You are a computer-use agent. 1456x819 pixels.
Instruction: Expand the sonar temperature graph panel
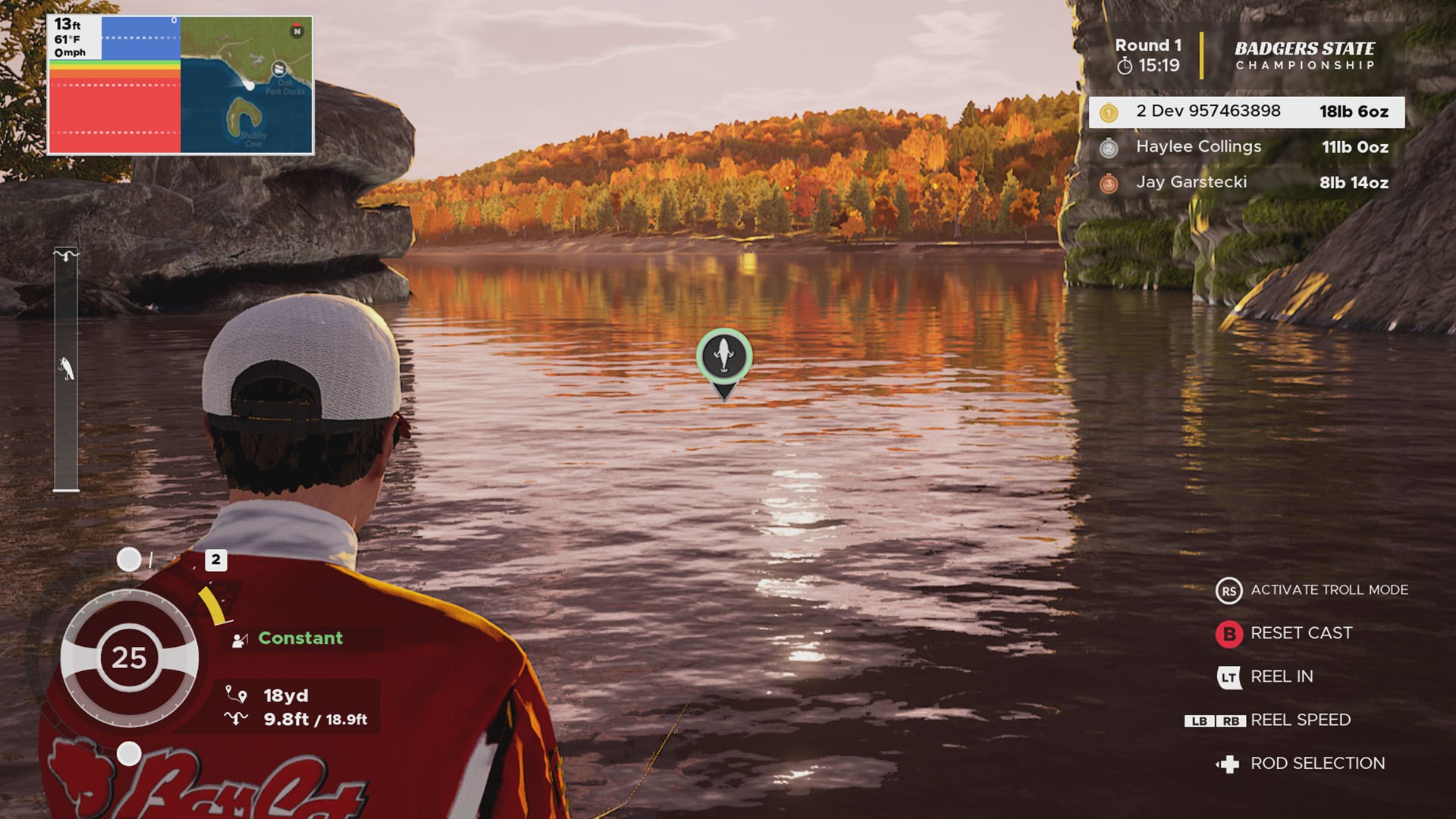(114, 83)
